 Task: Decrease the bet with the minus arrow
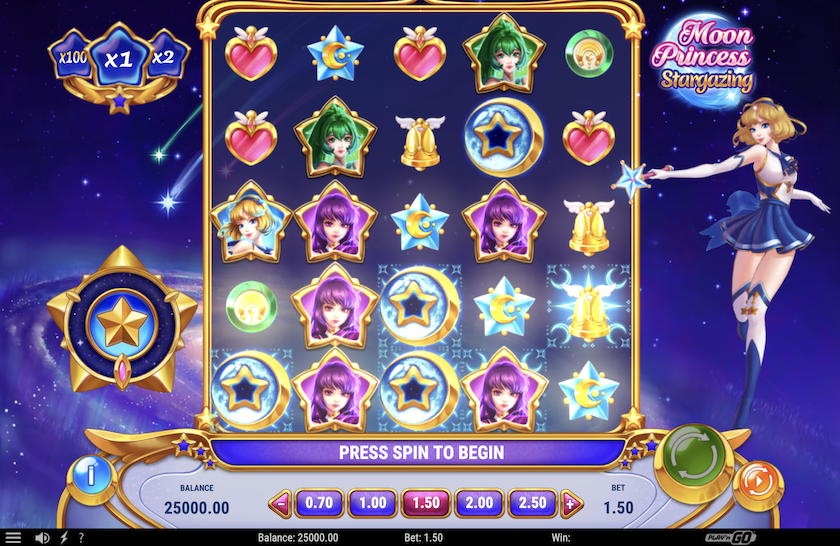pos(281,503)
